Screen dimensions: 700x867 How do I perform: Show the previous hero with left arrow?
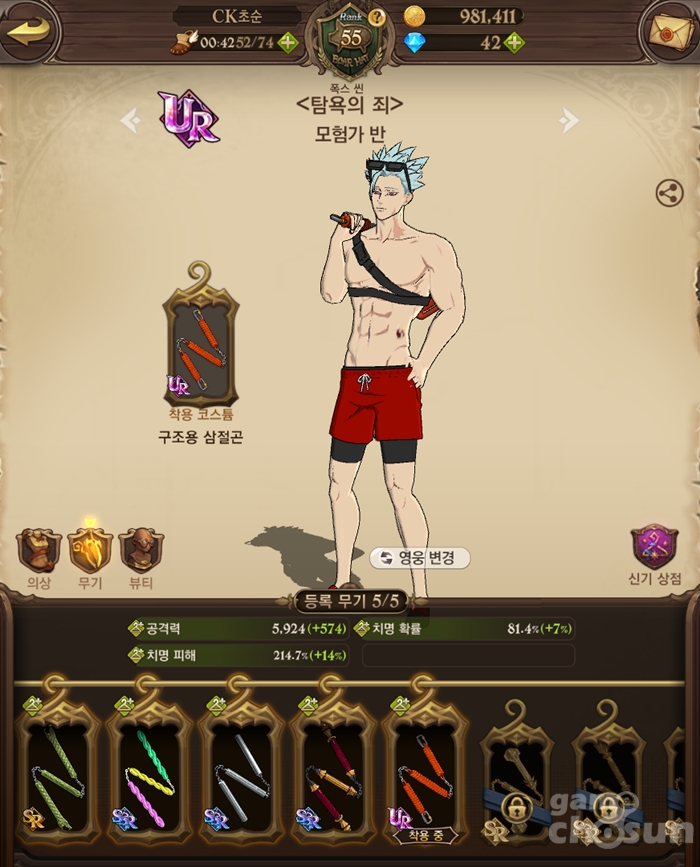[x=130, y=121]
